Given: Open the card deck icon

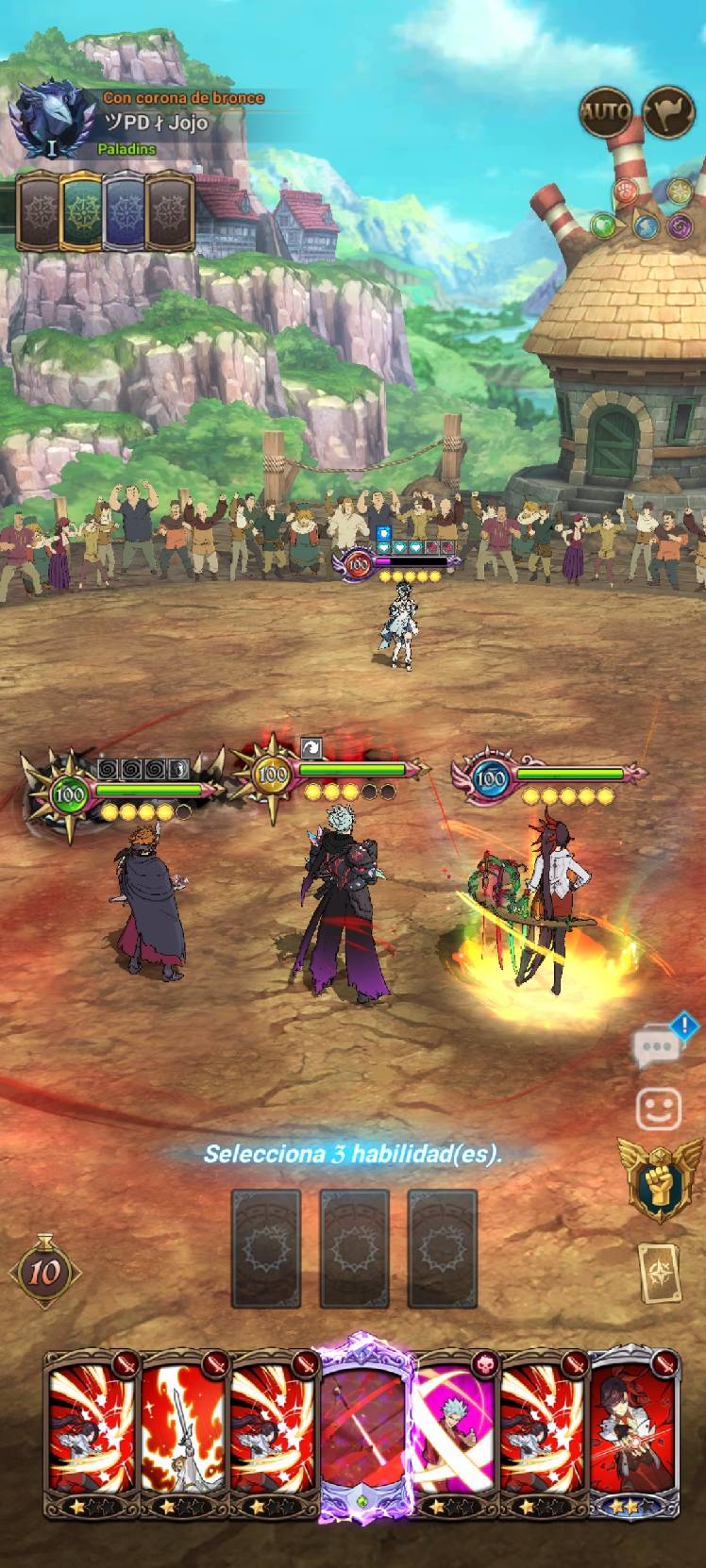Looking at the screenshot, I should tap(659, 1273).
